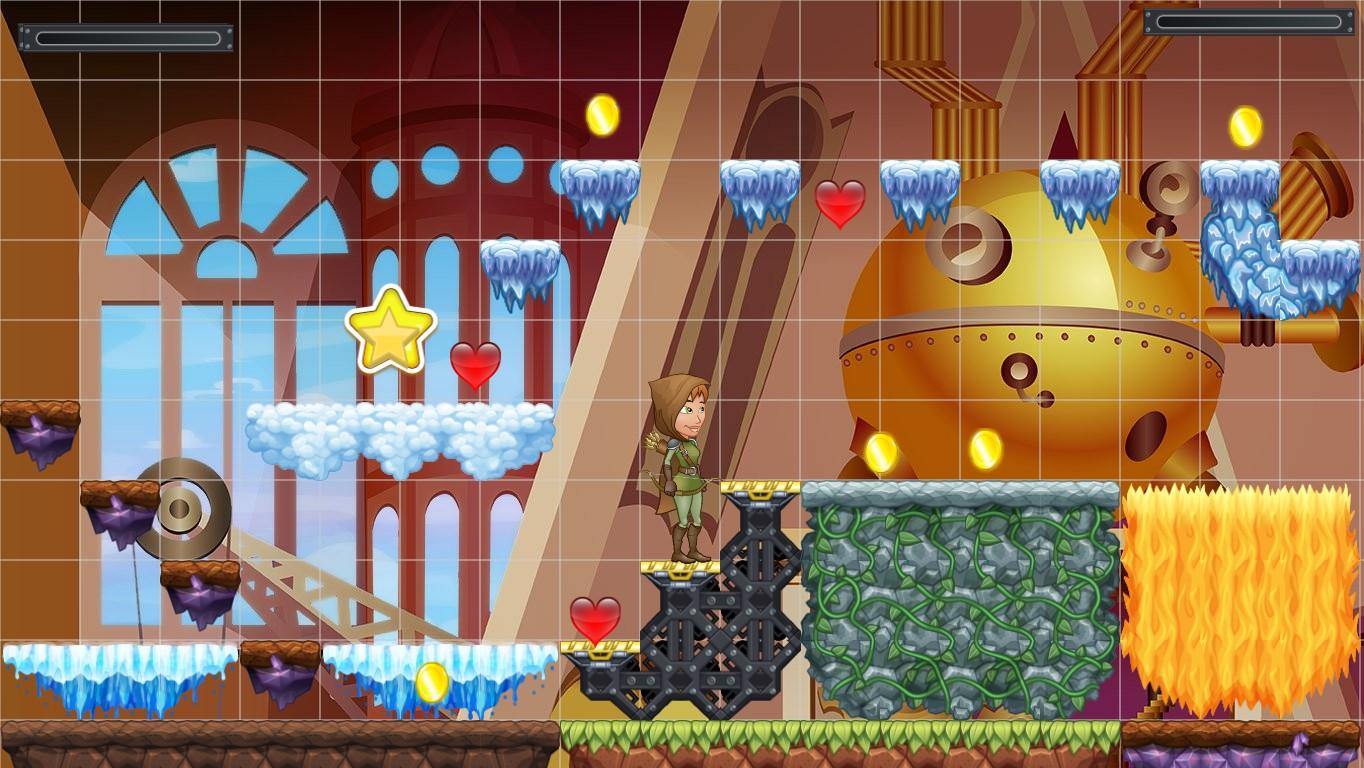Click the progress bar in the top-right

click(x=1247, y=20)
